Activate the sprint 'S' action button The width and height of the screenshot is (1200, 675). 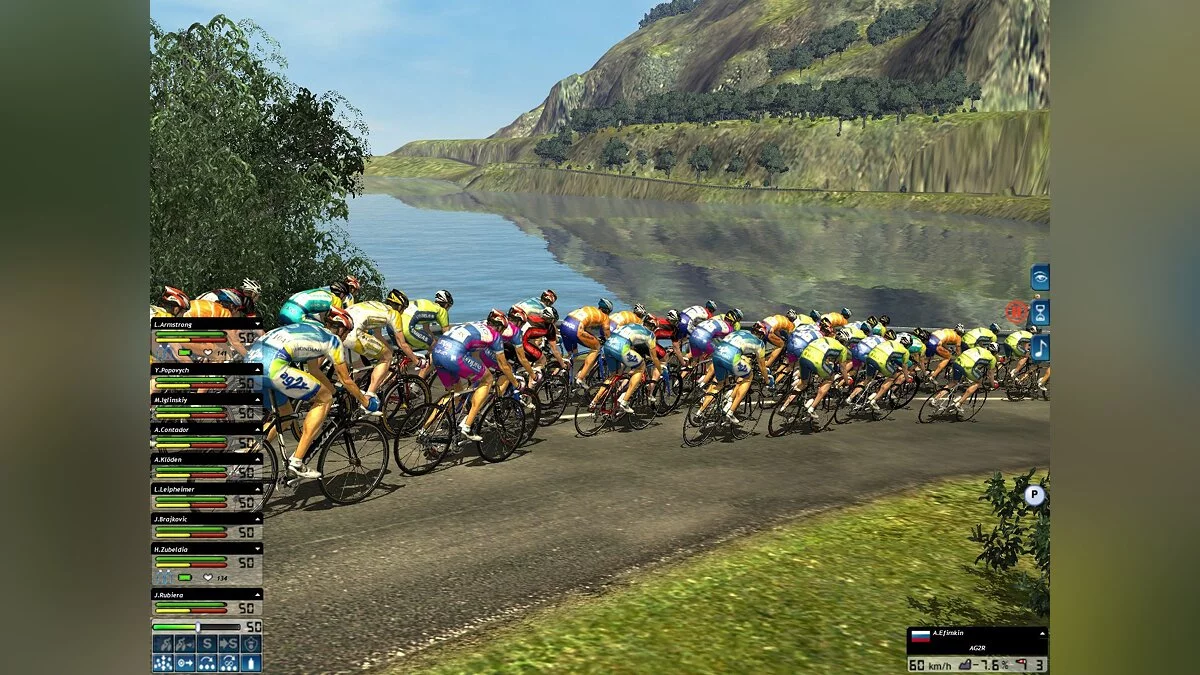(207, 644)
